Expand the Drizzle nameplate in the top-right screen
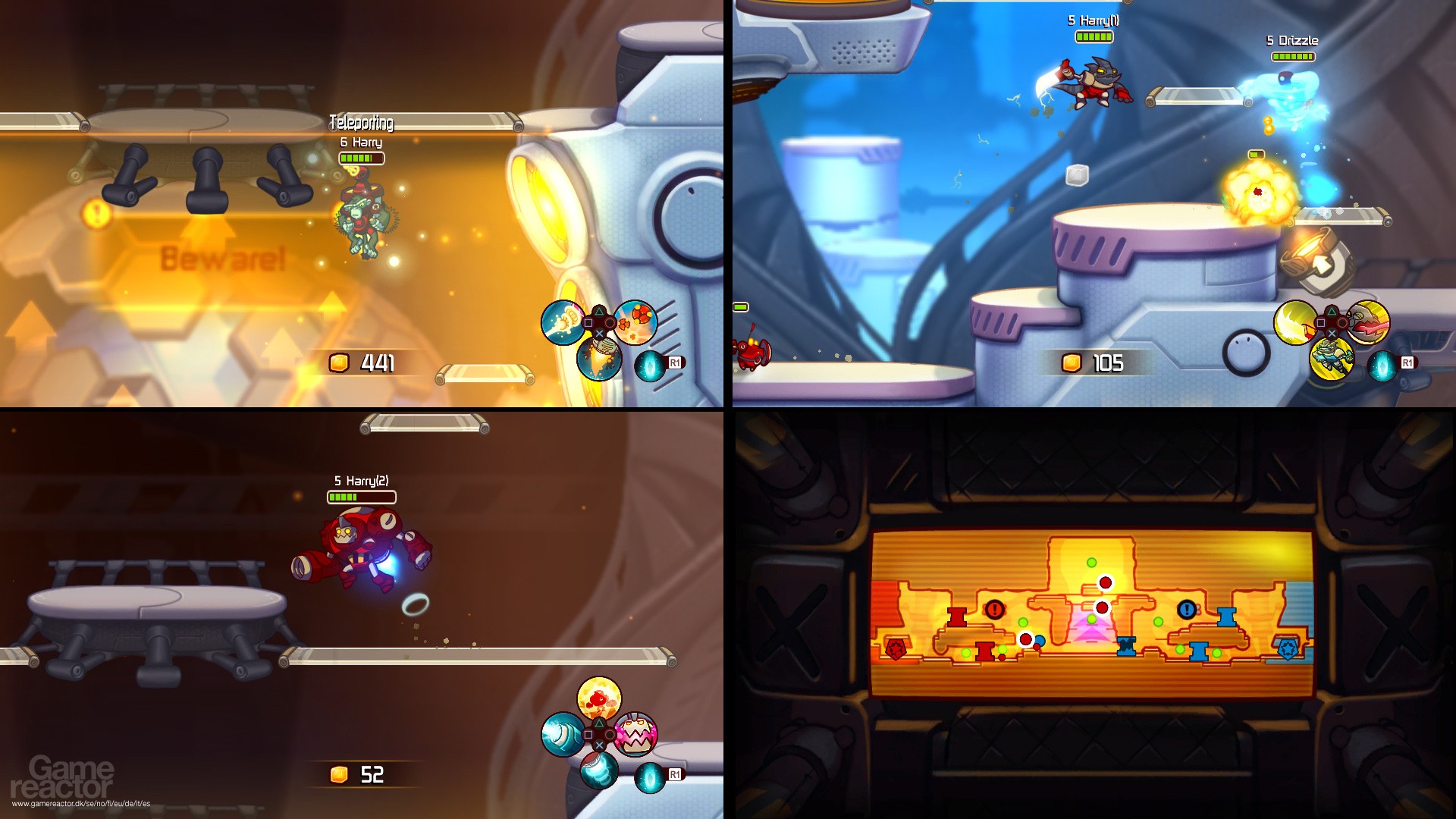This screenshot has height=819, width=1456. 1291,39
